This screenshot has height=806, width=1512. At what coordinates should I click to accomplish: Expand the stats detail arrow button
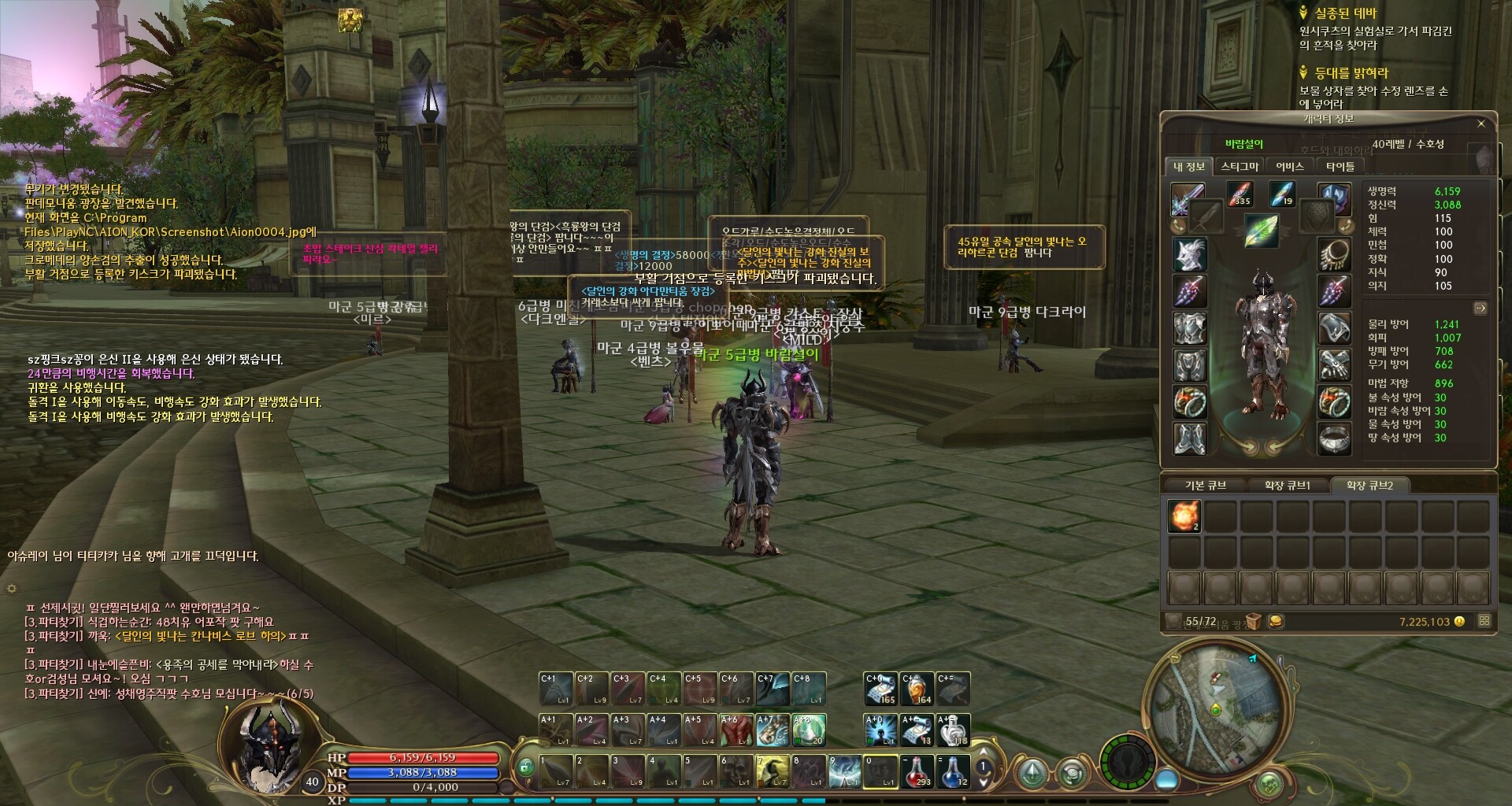pos(1480,308)
